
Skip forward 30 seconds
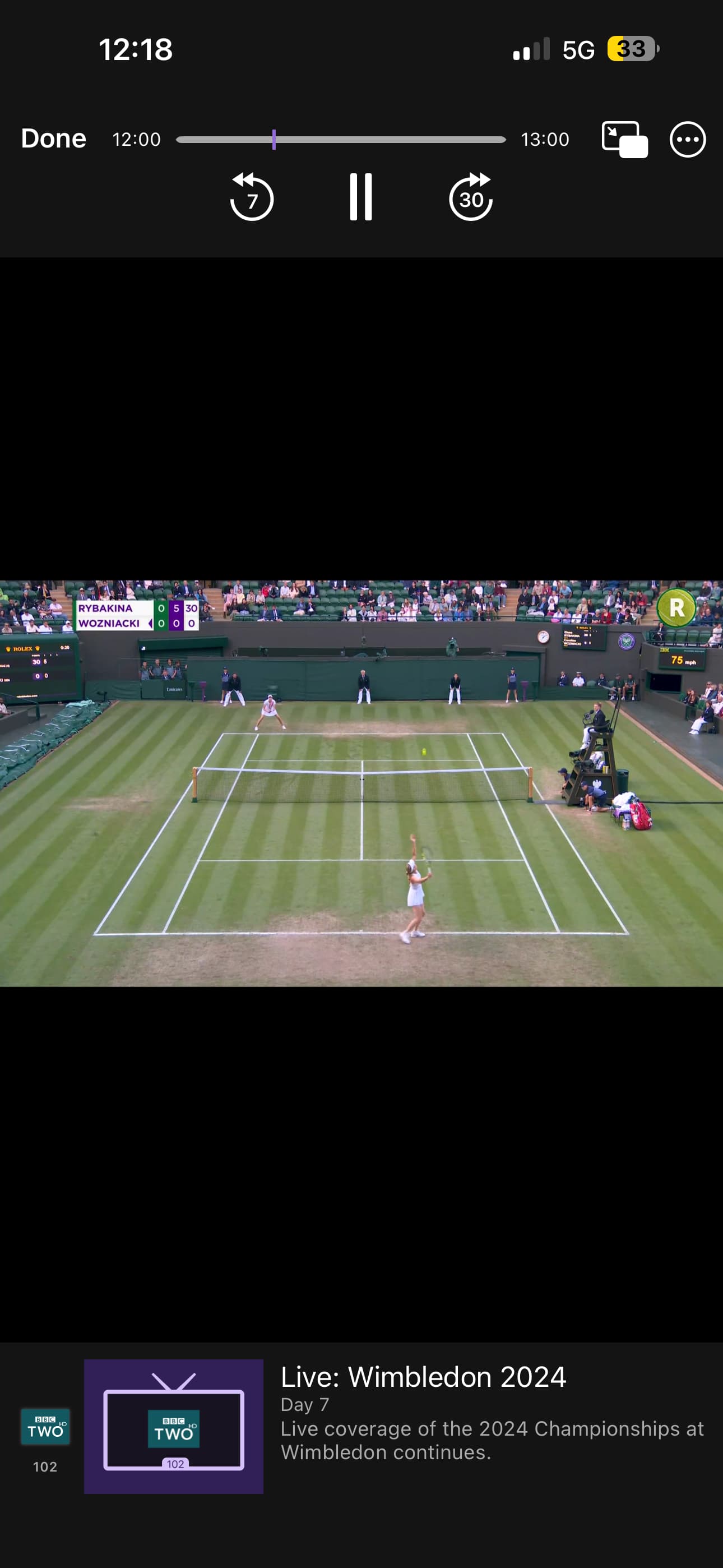470,197
